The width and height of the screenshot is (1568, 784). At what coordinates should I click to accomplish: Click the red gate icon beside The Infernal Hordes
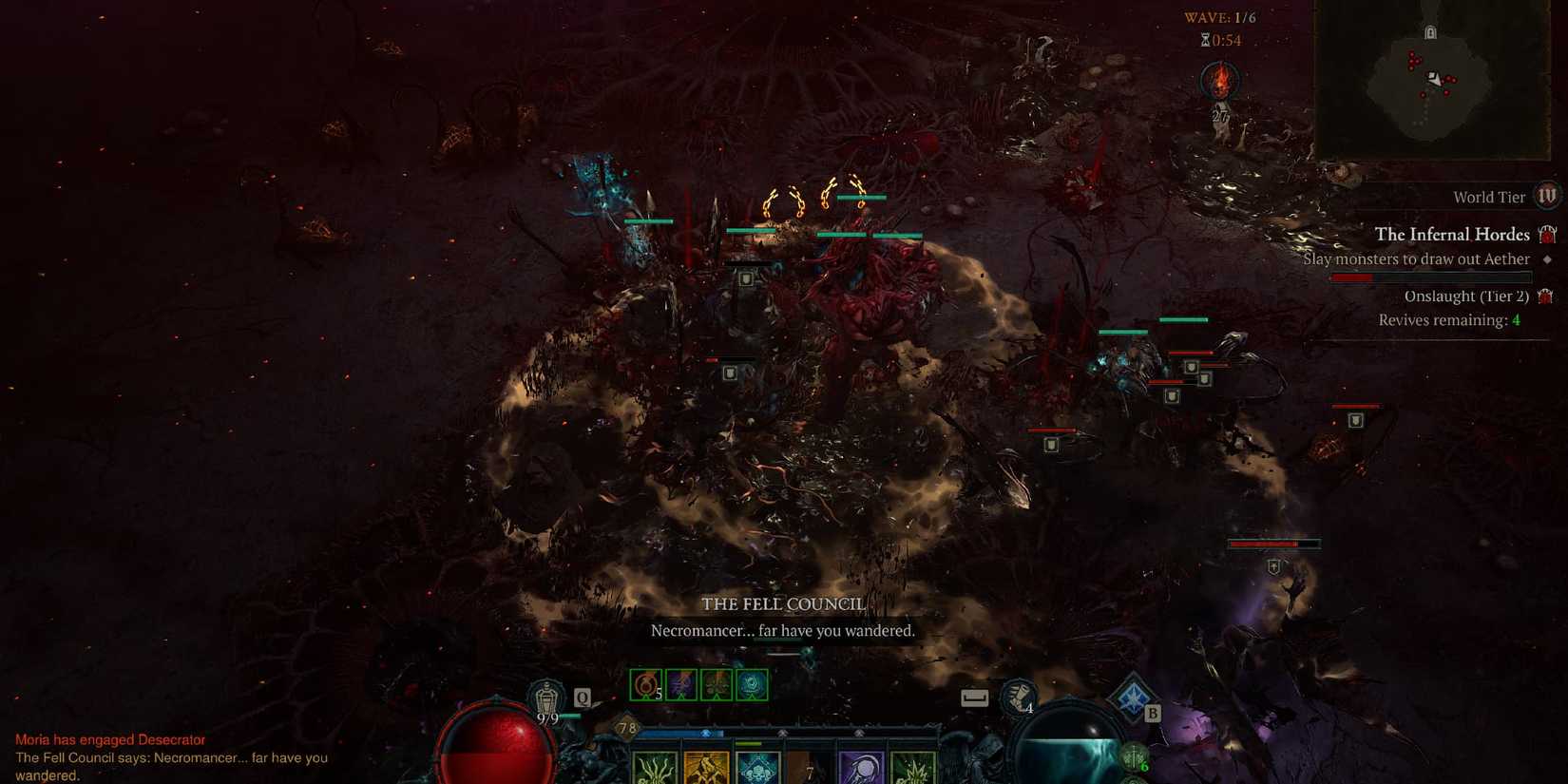click(x=1547, y=234)
